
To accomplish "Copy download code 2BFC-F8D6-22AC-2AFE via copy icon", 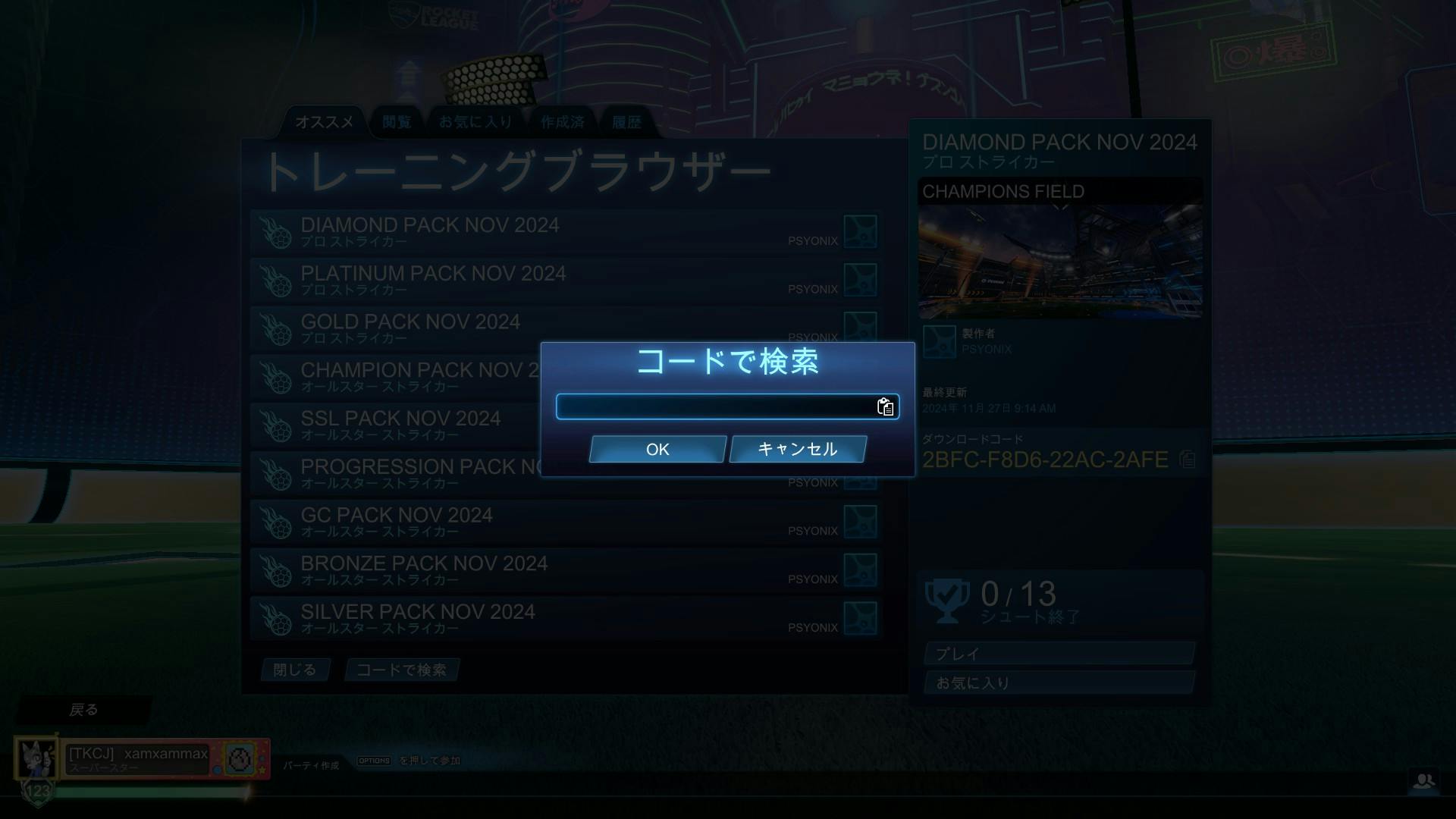I will 1188,460.
